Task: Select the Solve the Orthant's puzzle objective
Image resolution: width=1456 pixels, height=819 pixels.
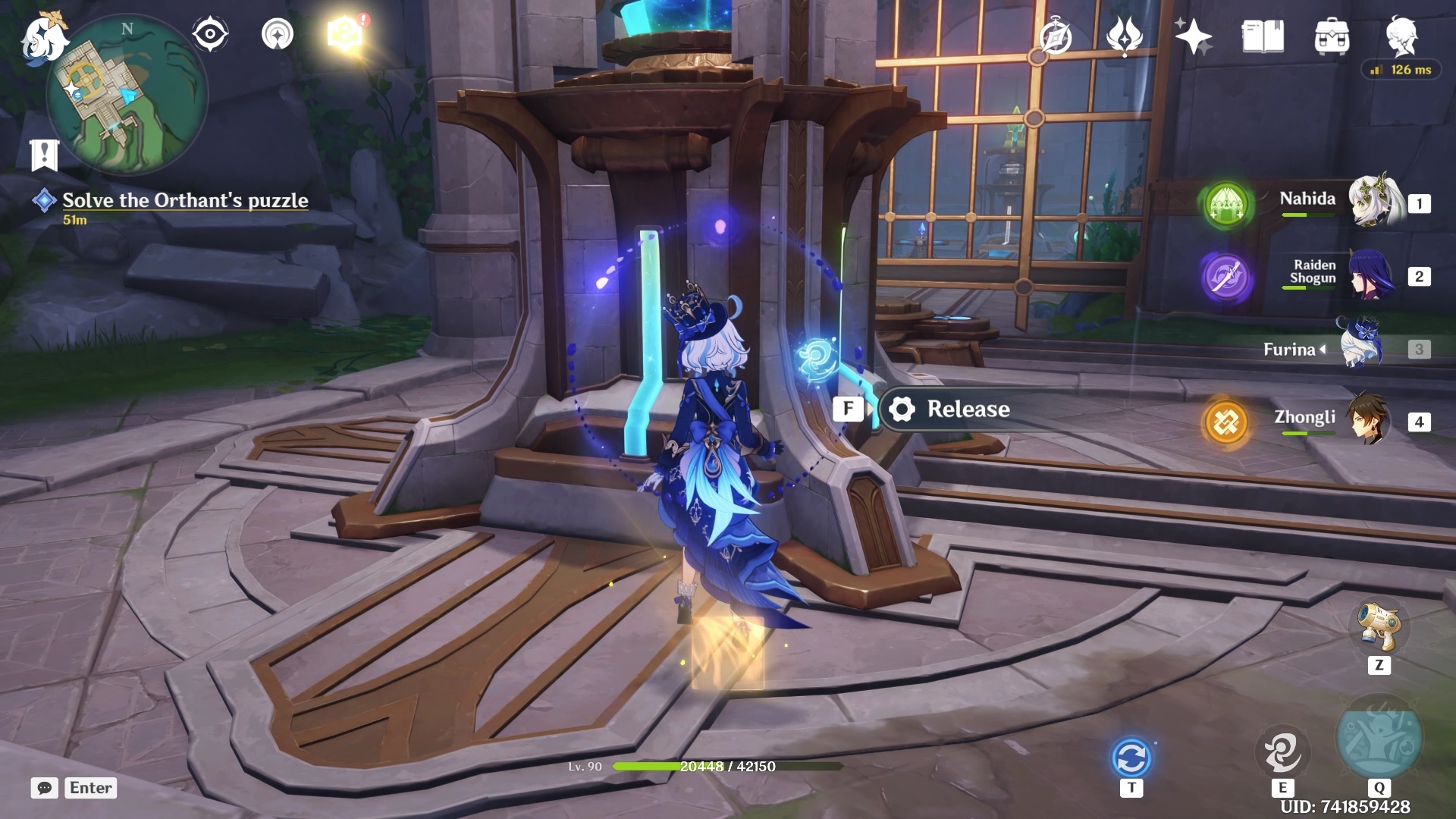Action: [184, 200]
